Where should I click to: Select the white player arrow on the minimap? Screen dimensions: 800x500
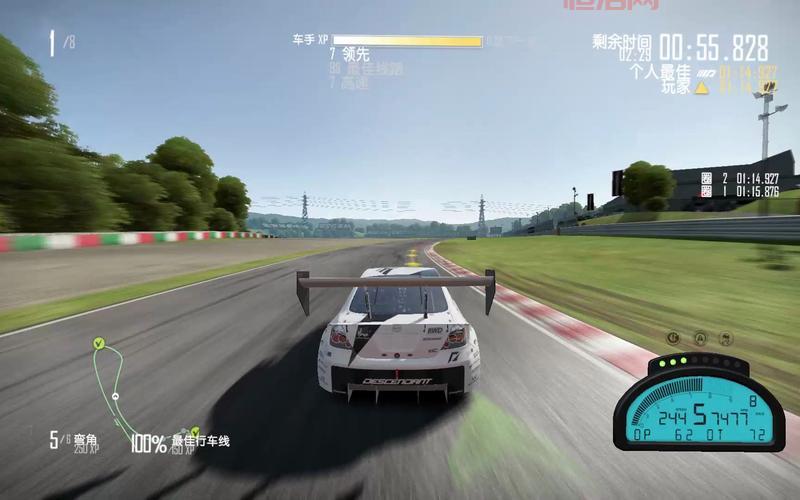[116, 396]
